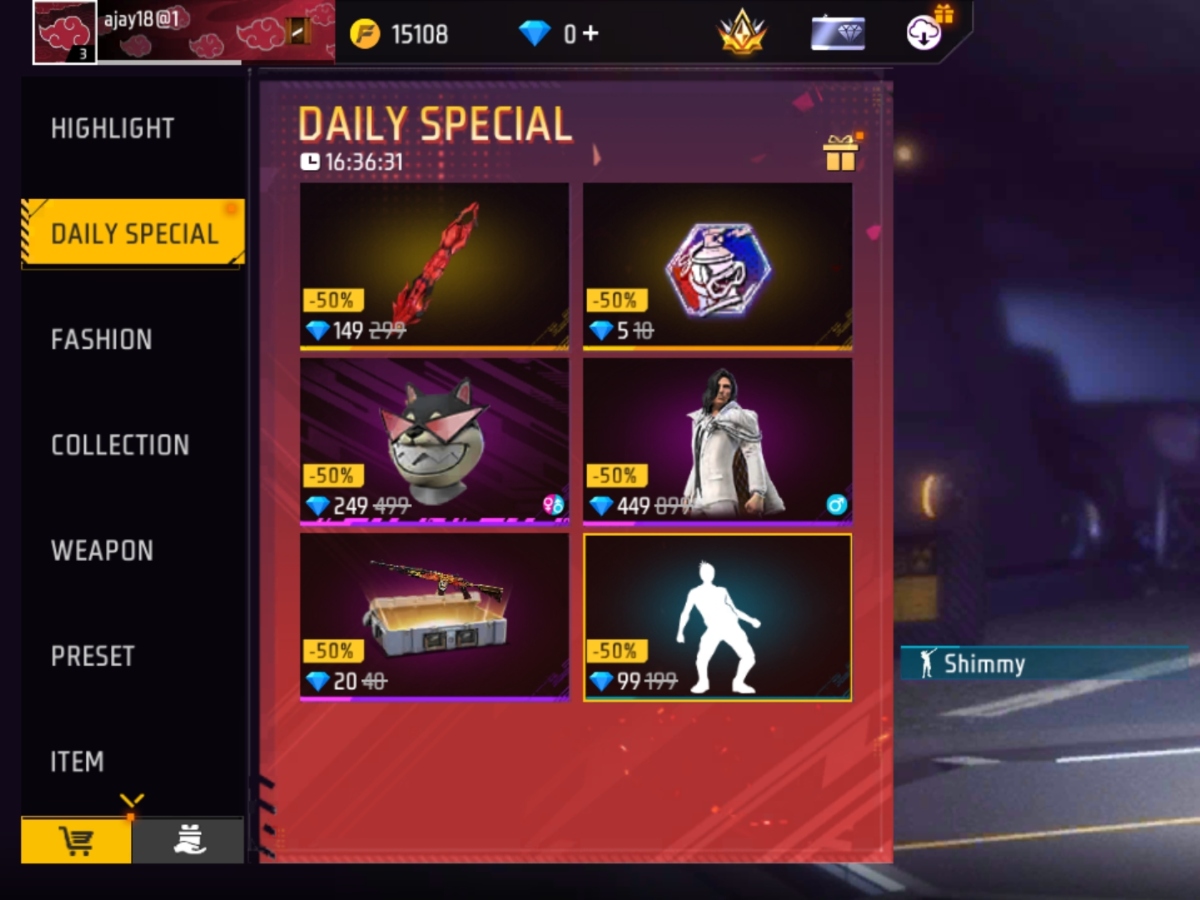
Task: Open the gold rank emblem icon
Action: (742, 34)
